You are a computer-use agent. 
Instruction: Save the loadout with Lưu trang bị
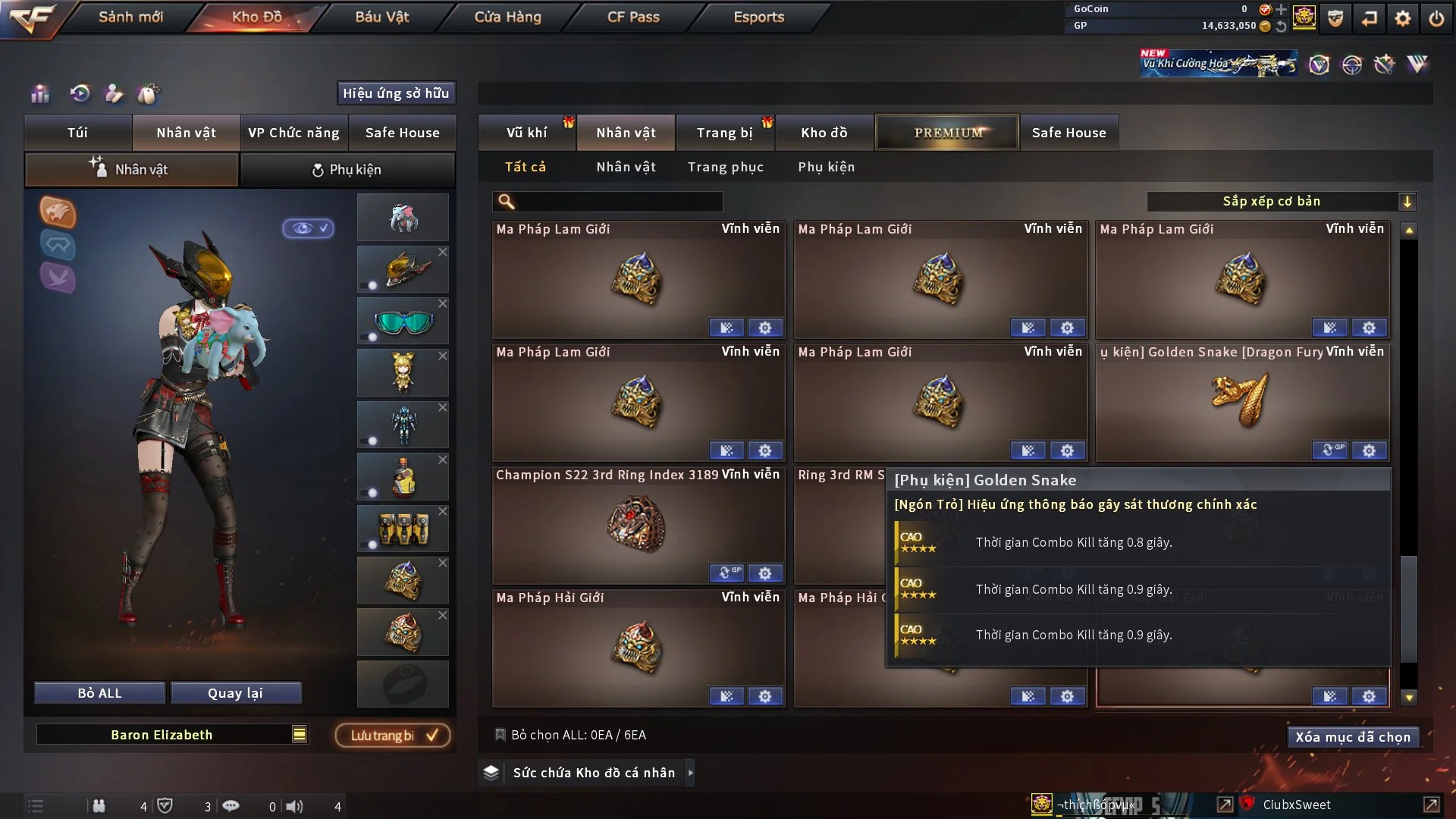click(393, 736)
